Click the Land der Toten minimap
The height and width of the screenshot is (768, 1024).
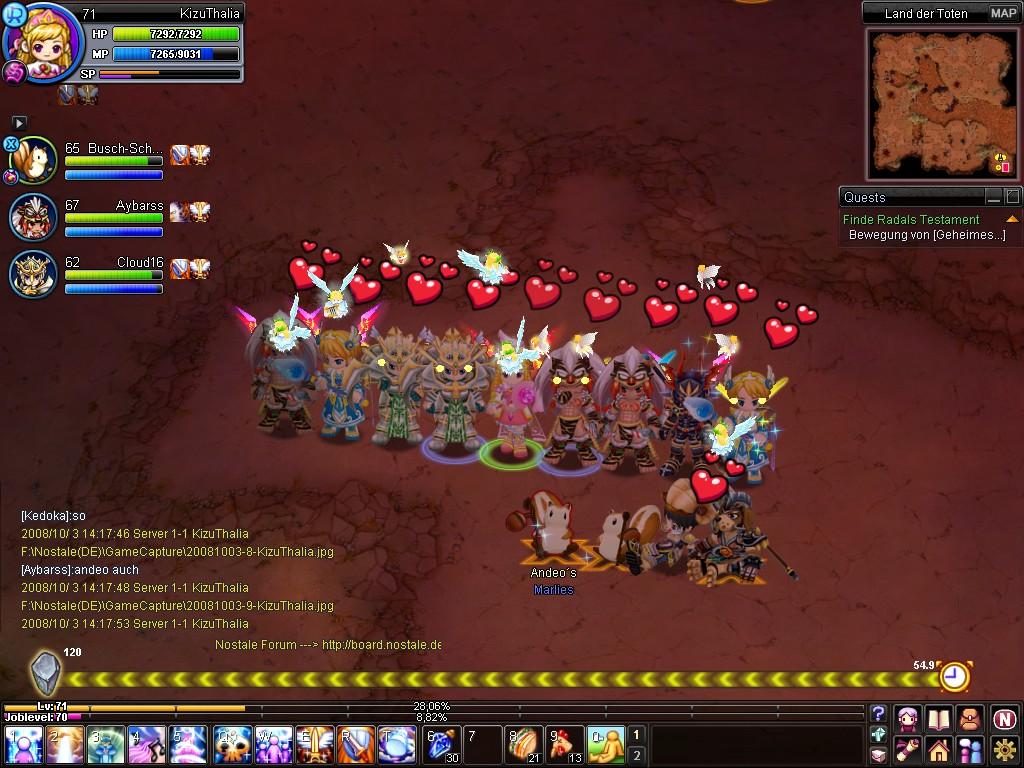[x=940, y=101]
